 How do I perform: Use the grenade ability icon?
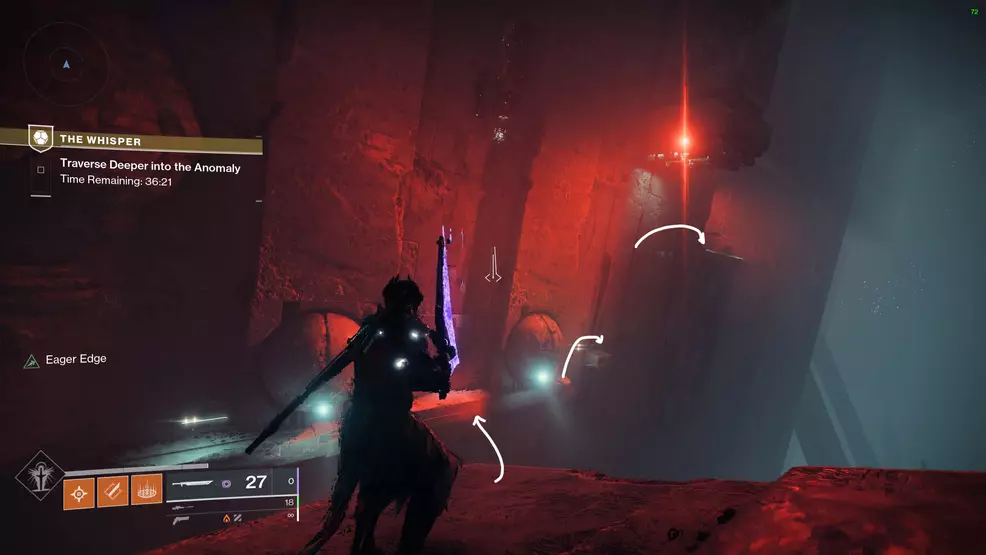[79, 492]
